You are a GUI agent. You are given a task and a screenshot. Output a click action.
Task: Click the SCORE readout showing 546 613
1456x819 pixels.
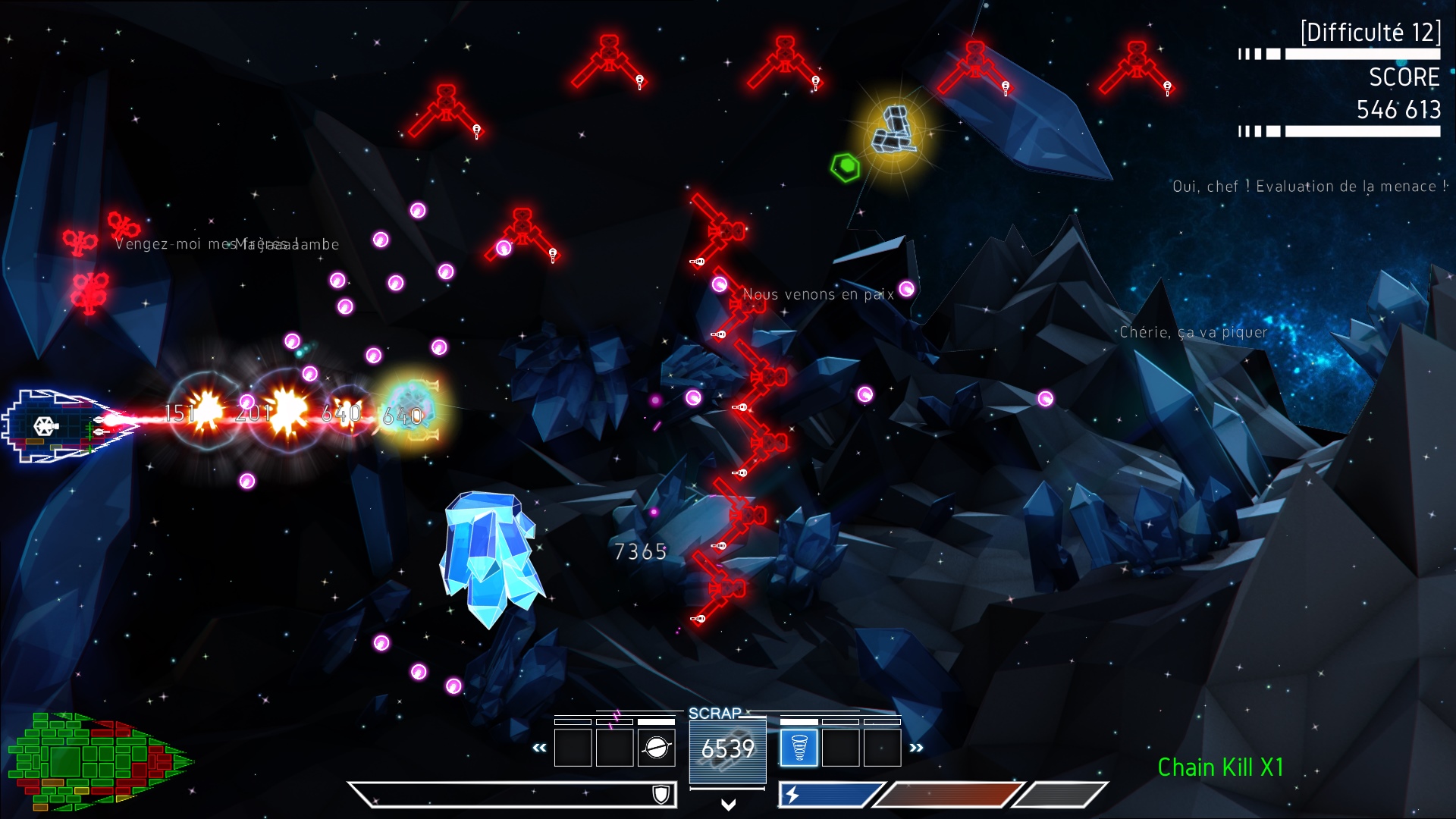point(1399,110)
